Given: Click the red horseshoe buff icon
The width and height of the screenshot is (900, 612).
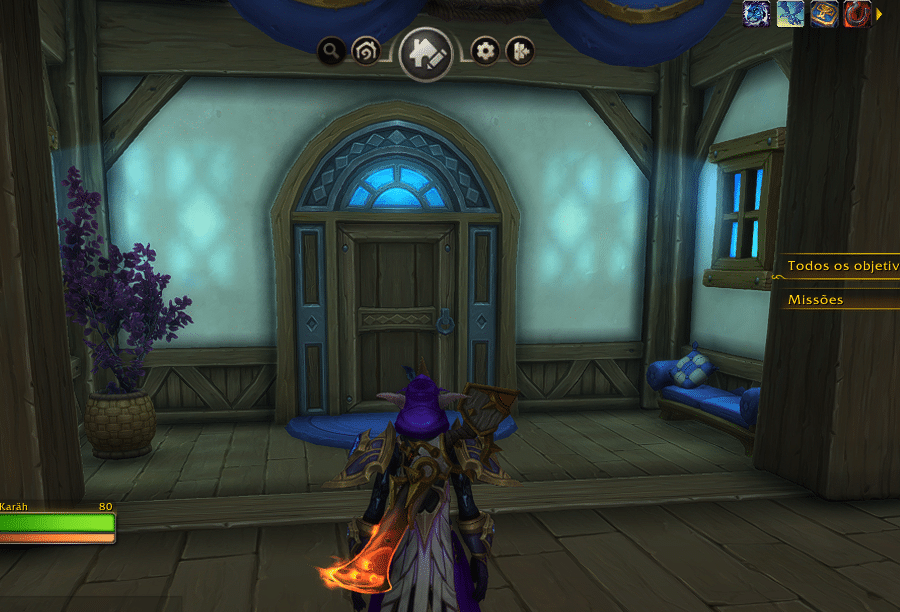Looking at the screenshot, I should coord(857,13).
